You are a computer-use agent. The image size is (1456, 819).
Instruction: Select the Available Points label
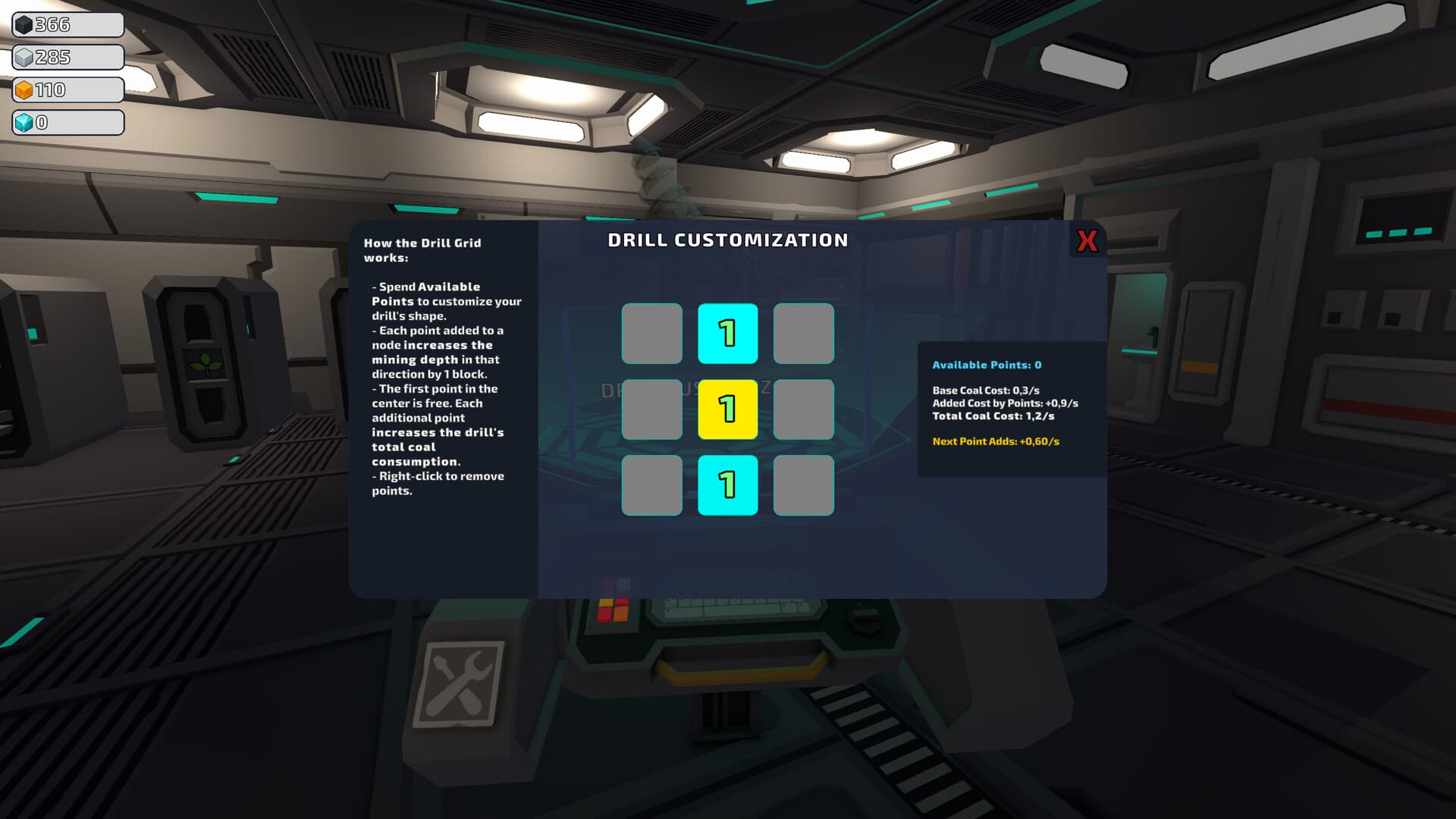(x=985, y=365)
